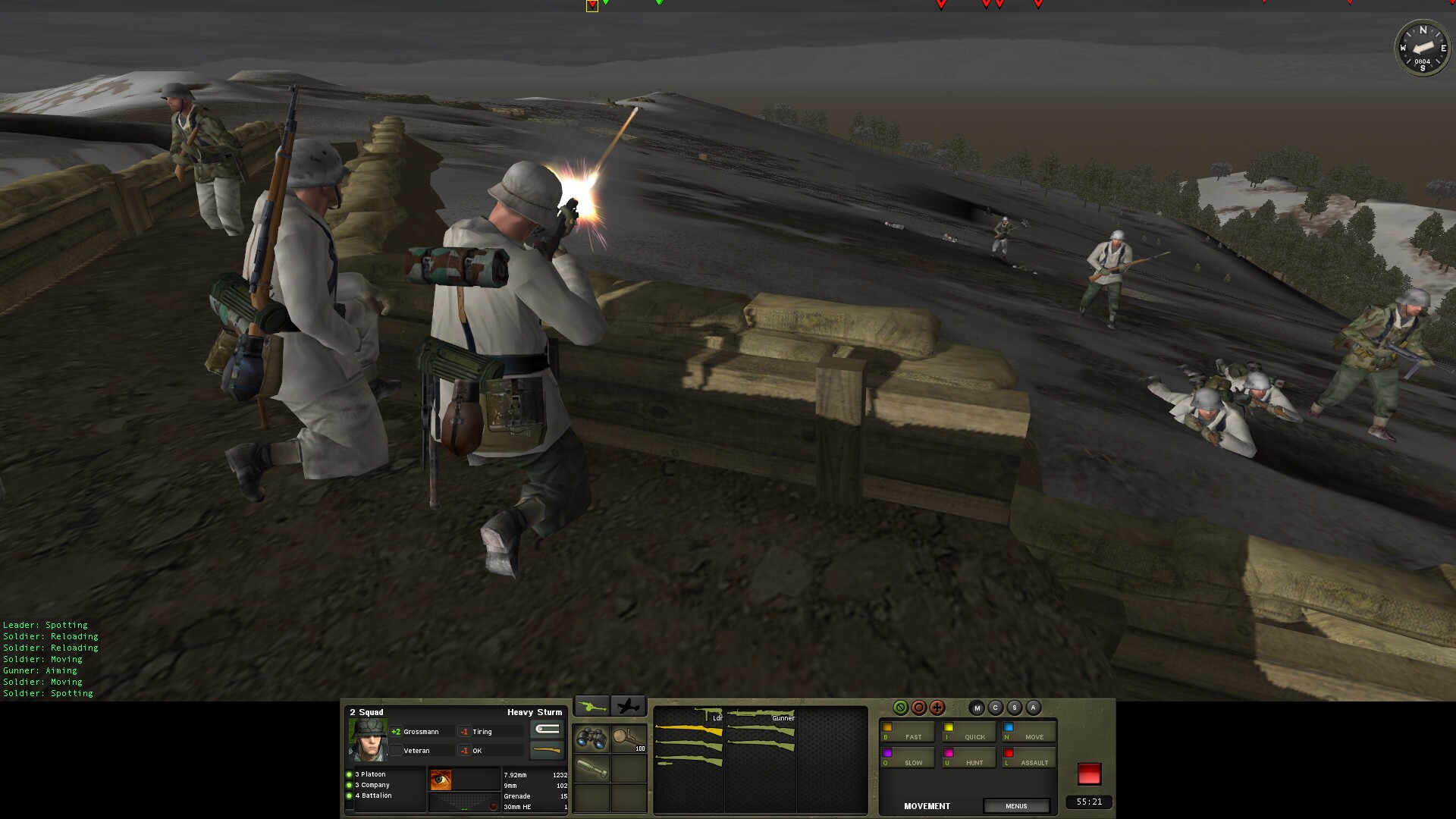The width and height of the screenshot is (1456, 819).
Task: Click the squad leader portrait
Action: 368,739
